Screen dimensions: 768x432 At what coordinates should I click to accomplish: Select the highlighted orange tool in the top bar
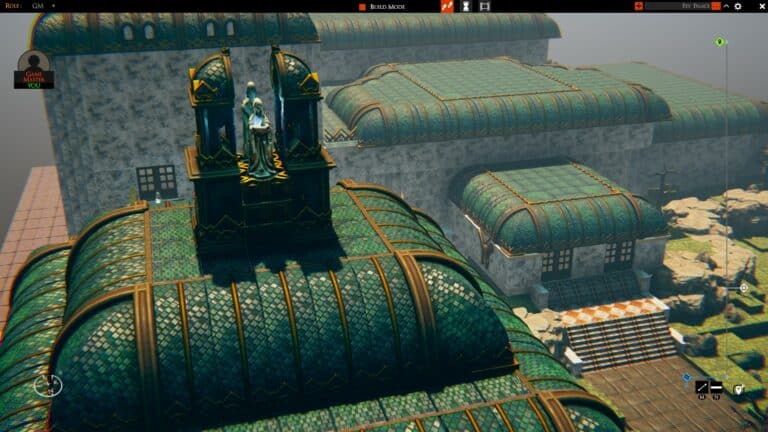pyautogui.click(x=447, y=6)
